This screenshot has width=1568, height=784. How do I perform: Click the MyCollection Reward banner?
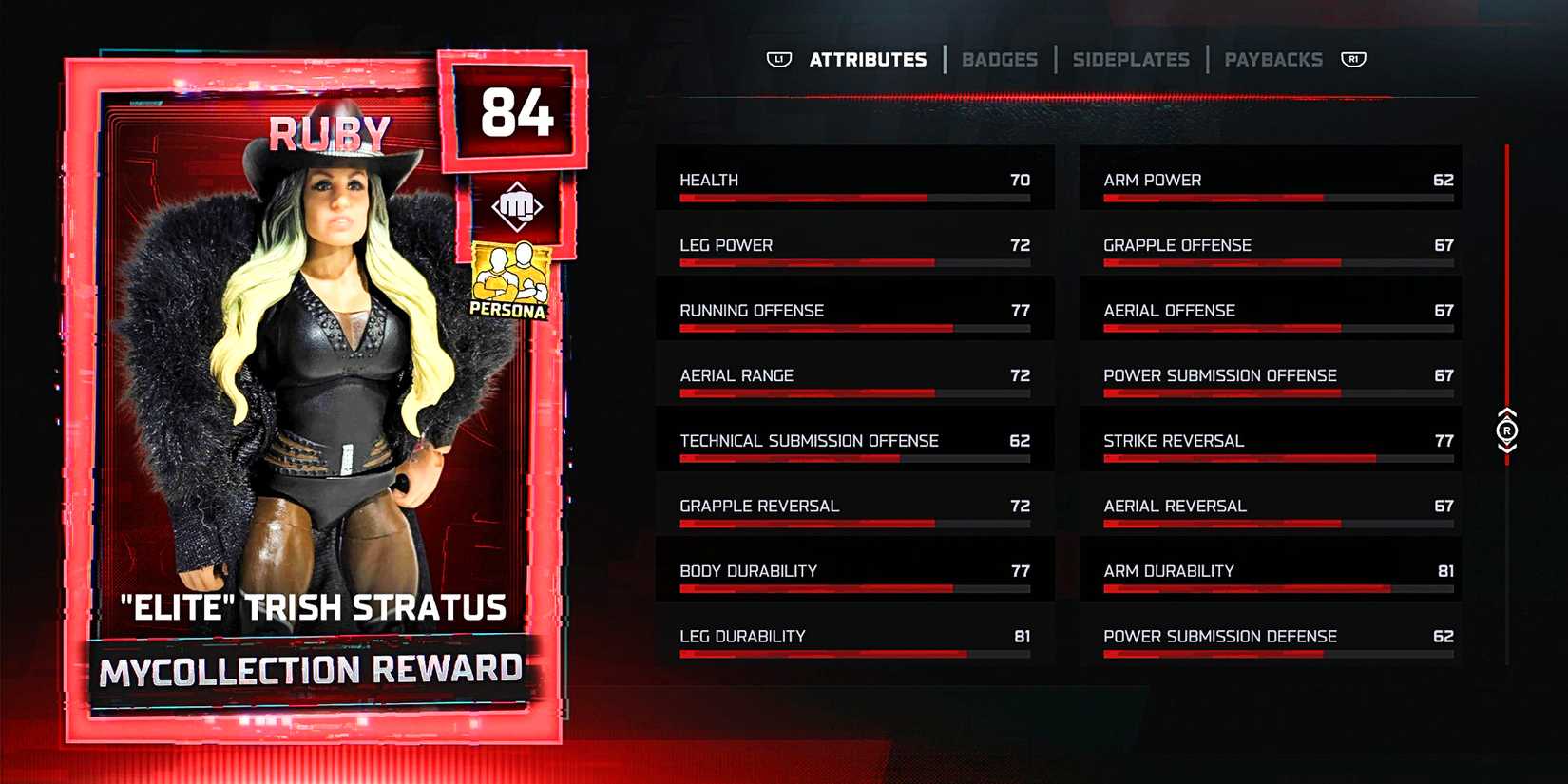(x=314, y=667)
